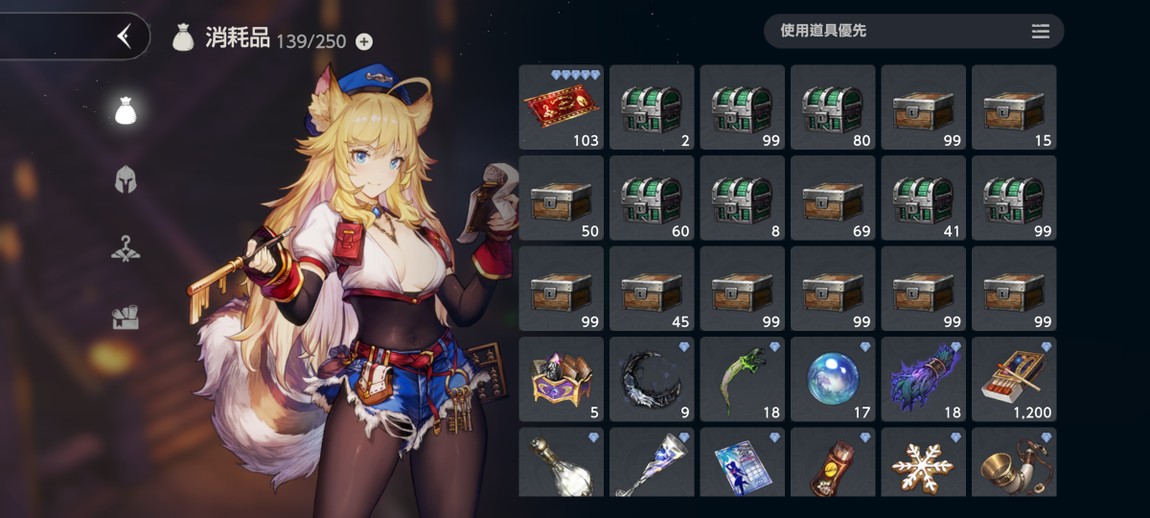Select the green chest stack of 2
Image resolution: width=1150 pixels, height=518 pixels.
pyautogui.click(x=652, y=108)
